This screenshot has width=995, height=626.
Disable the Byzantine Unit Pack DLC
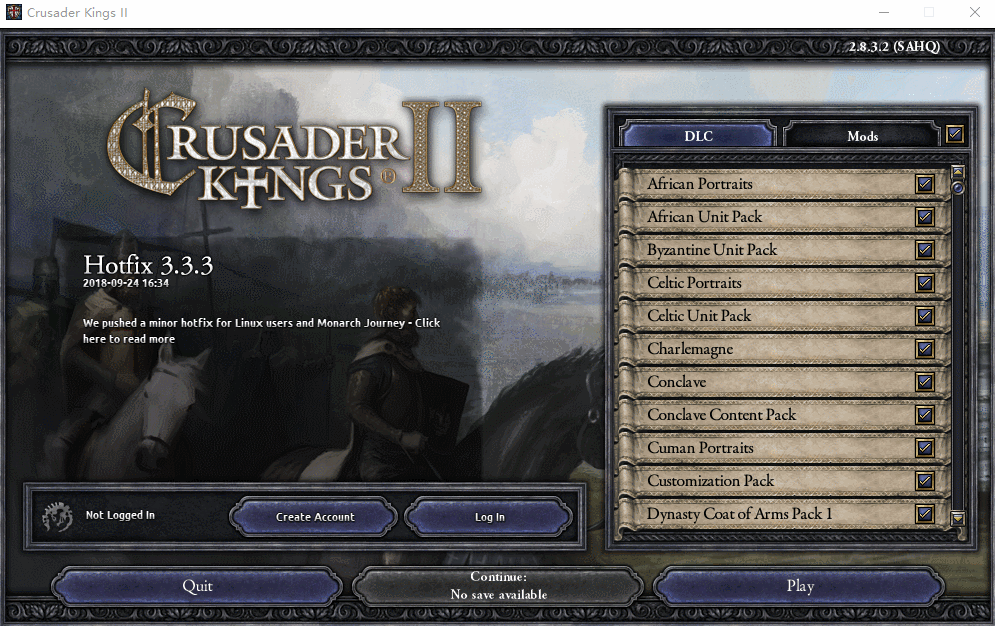point(925,250)
